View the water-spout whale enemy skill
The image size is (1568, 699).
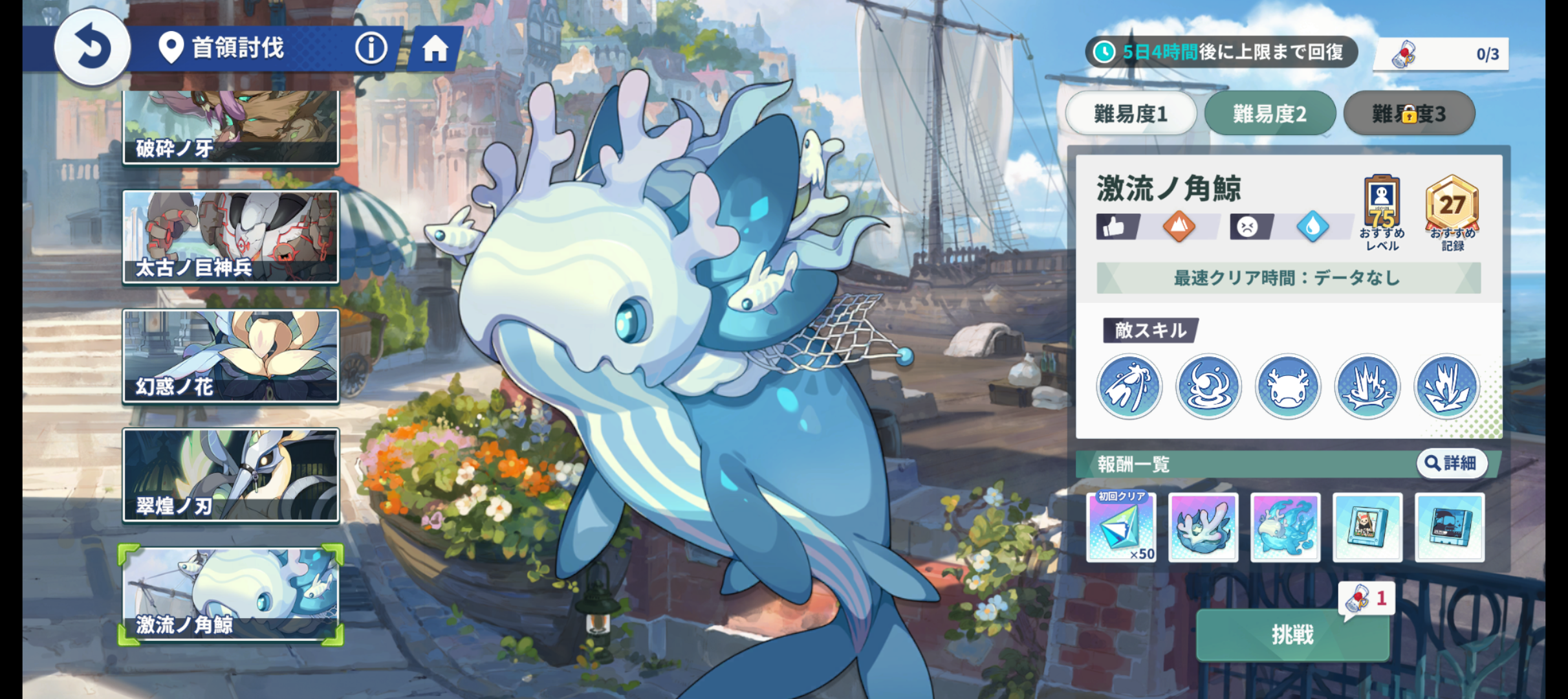pyautogui.click(x=1129, y=386)
